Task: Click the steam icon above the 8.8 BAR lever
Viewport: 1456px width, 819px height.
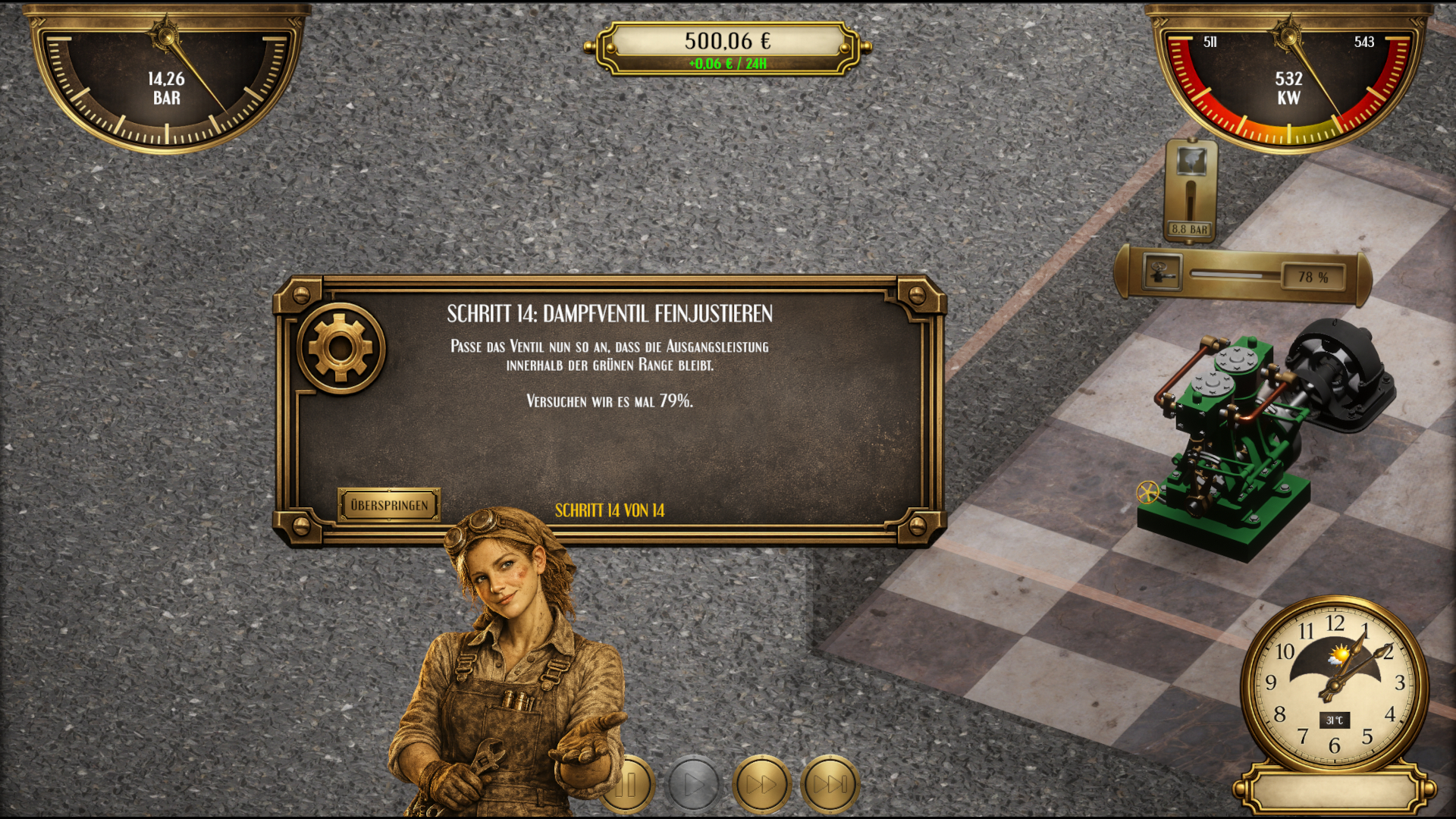Action: pos(1191,159)
